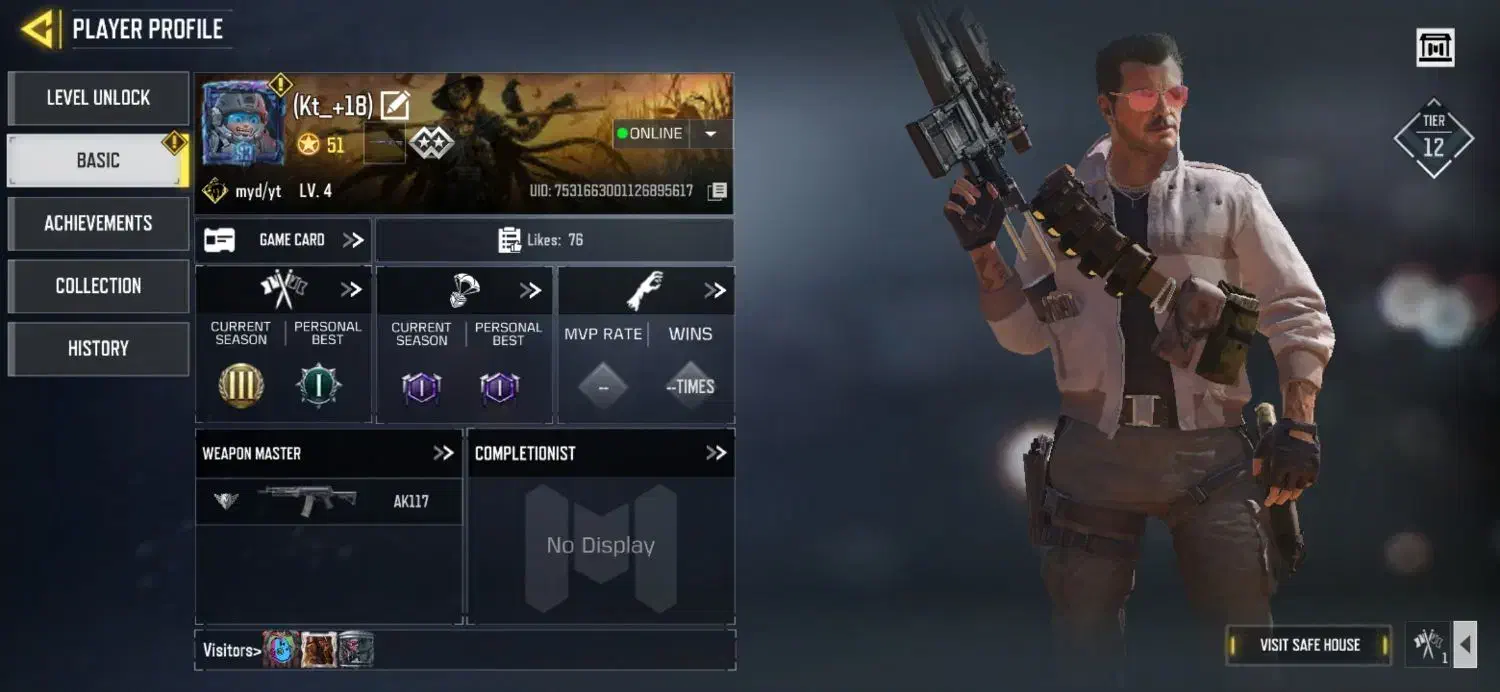Expand the MVP rate and wins panel
The image size is (1500, 692).
pyautogui.click(x=714, y=290)
